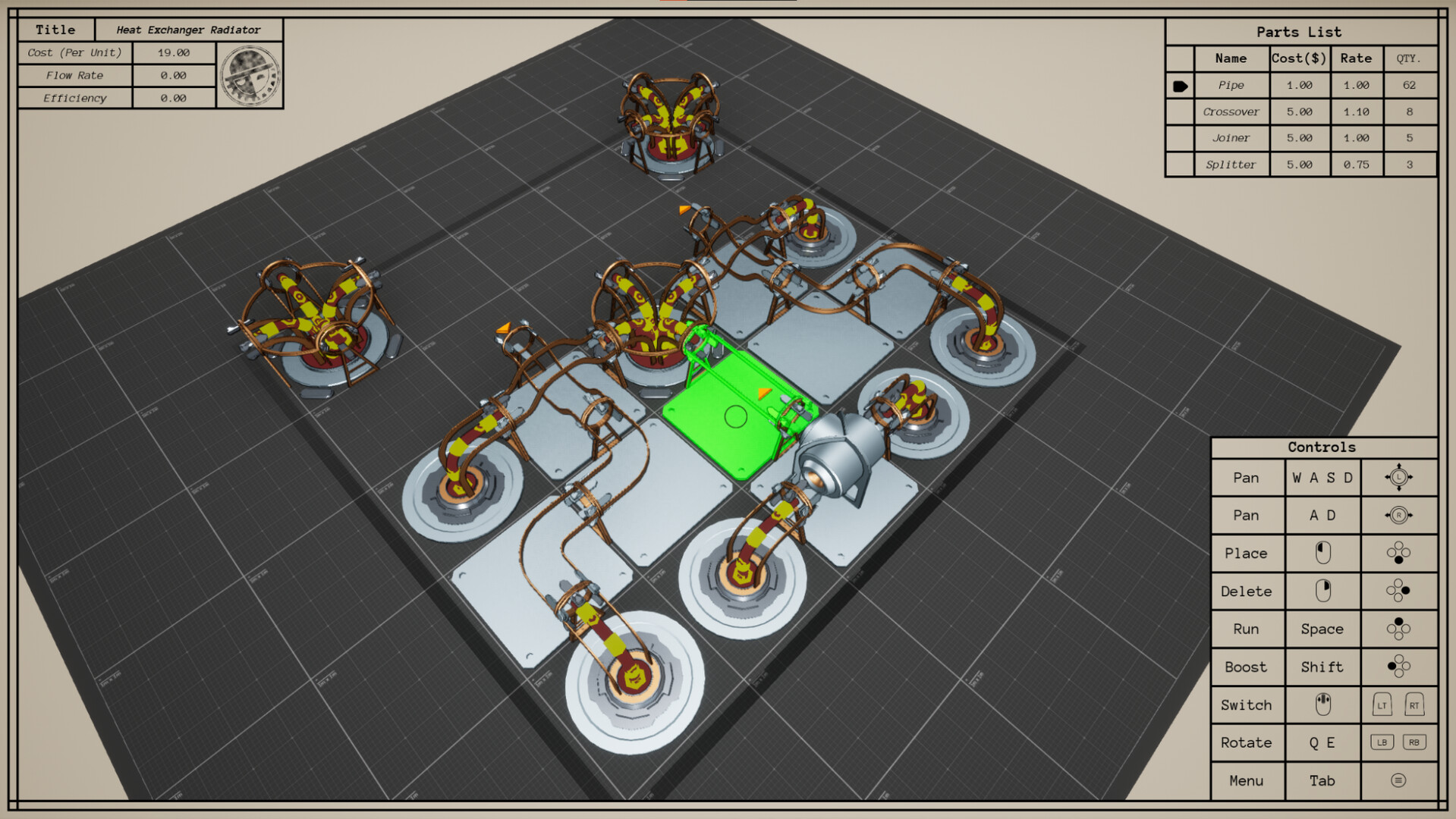
Task: Click the circular stamp emblem near Title panel
Action: (x=250, y=75)
